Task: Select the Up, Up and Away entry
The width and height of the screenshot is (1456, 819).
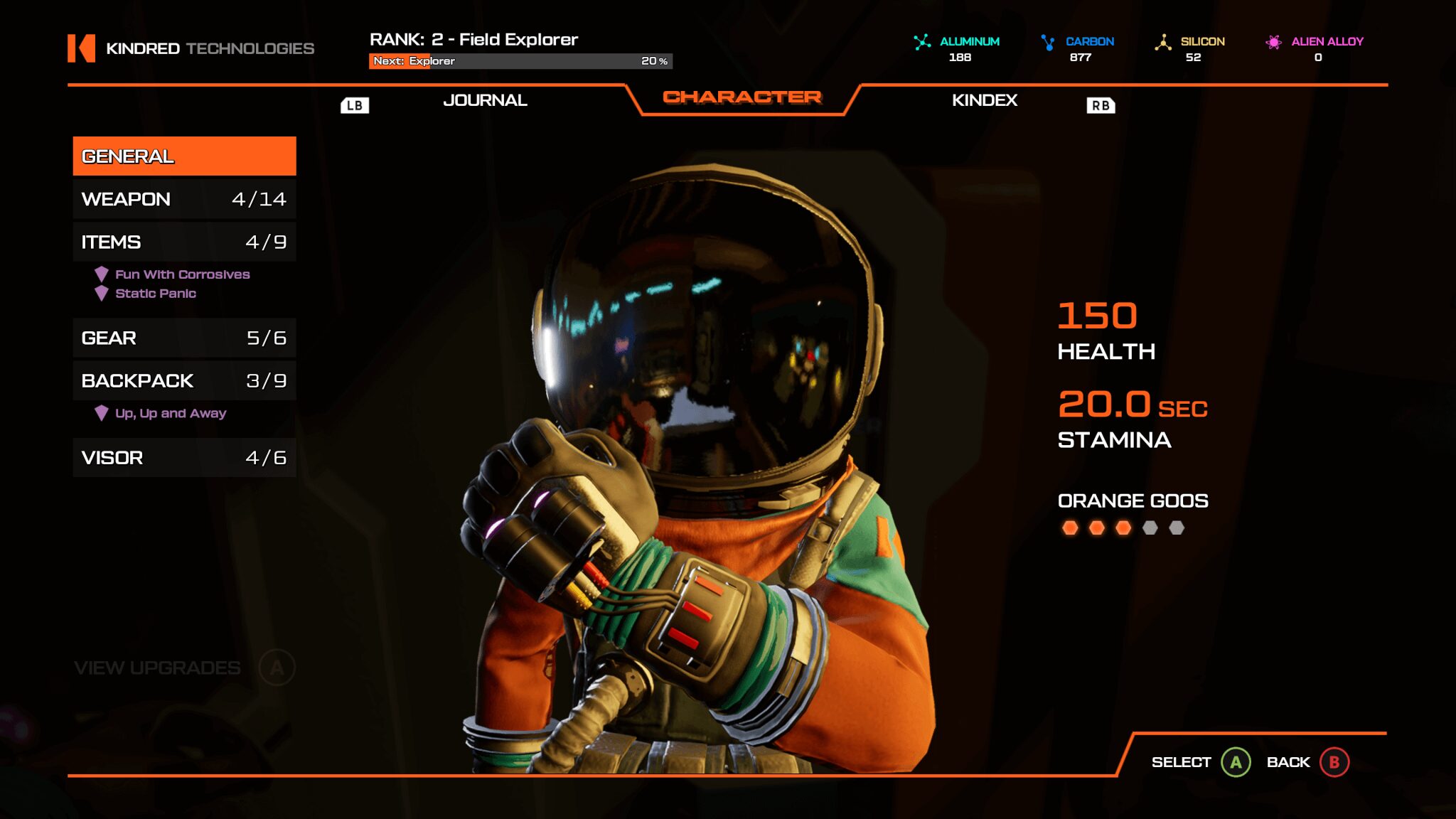Action: coord(171,413)
